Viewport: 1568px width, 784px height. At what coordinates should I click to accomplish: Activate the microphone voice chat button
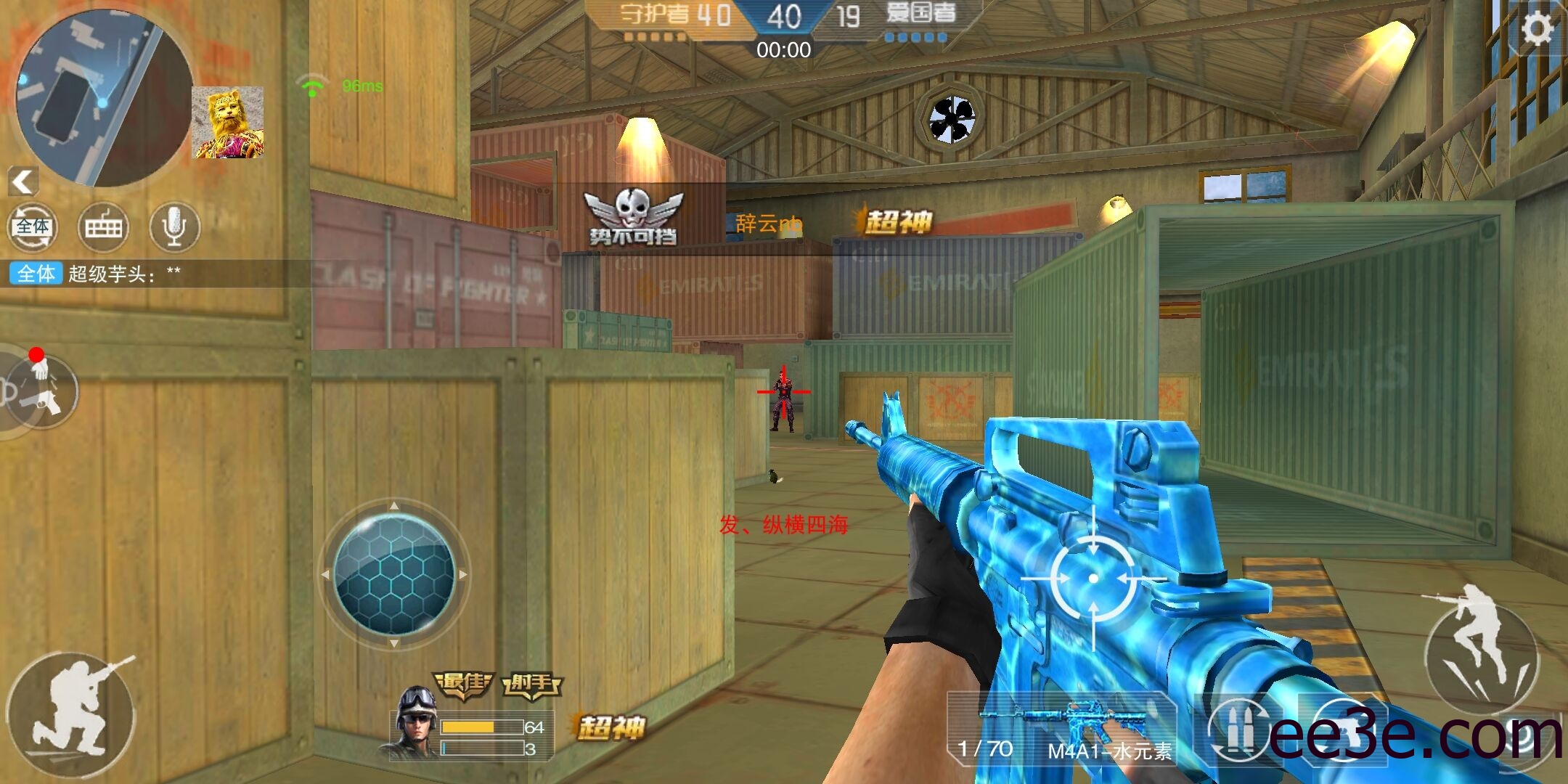pos(173,227)
